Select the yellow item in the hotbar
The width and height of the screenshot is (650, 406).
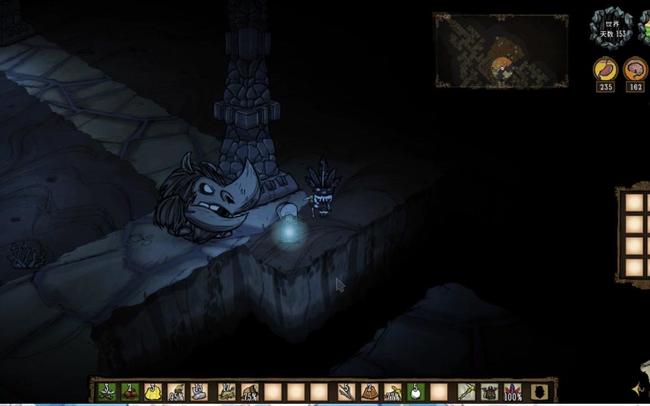click(x=153, y=392)
